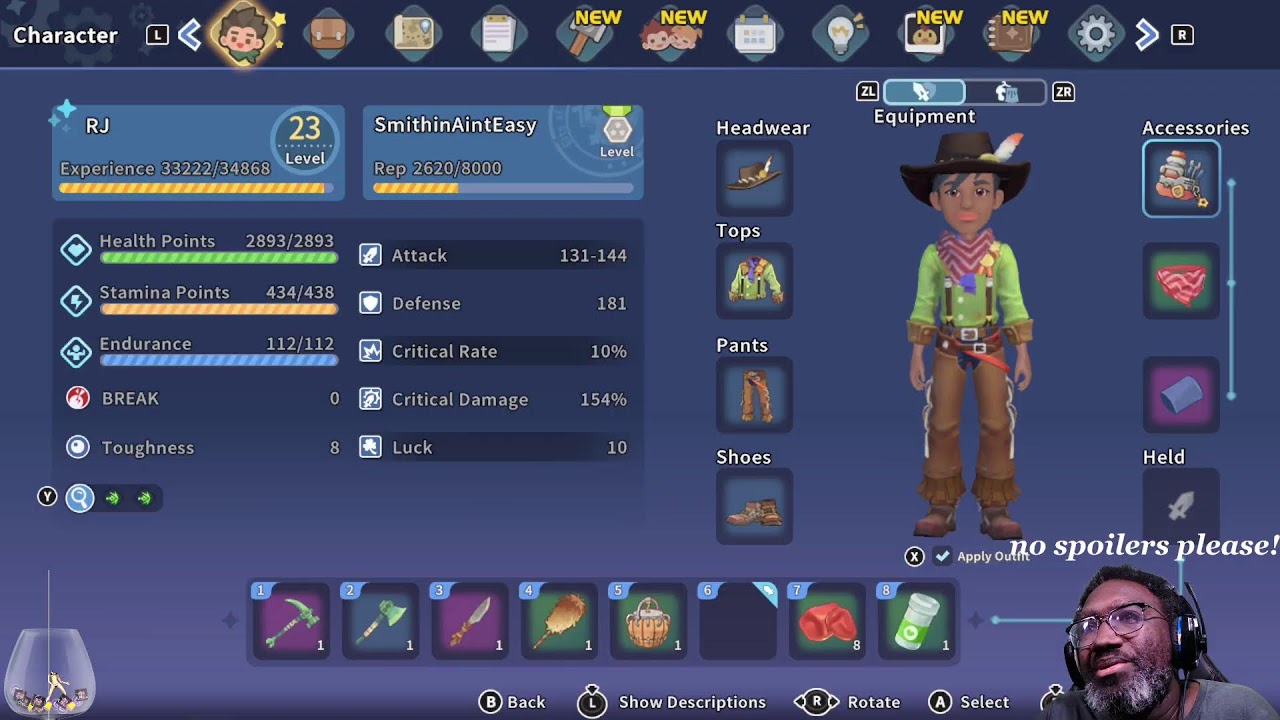1280x720 pixels.
Task: Switch to the map tab
Action: click(x=413, y=35)
